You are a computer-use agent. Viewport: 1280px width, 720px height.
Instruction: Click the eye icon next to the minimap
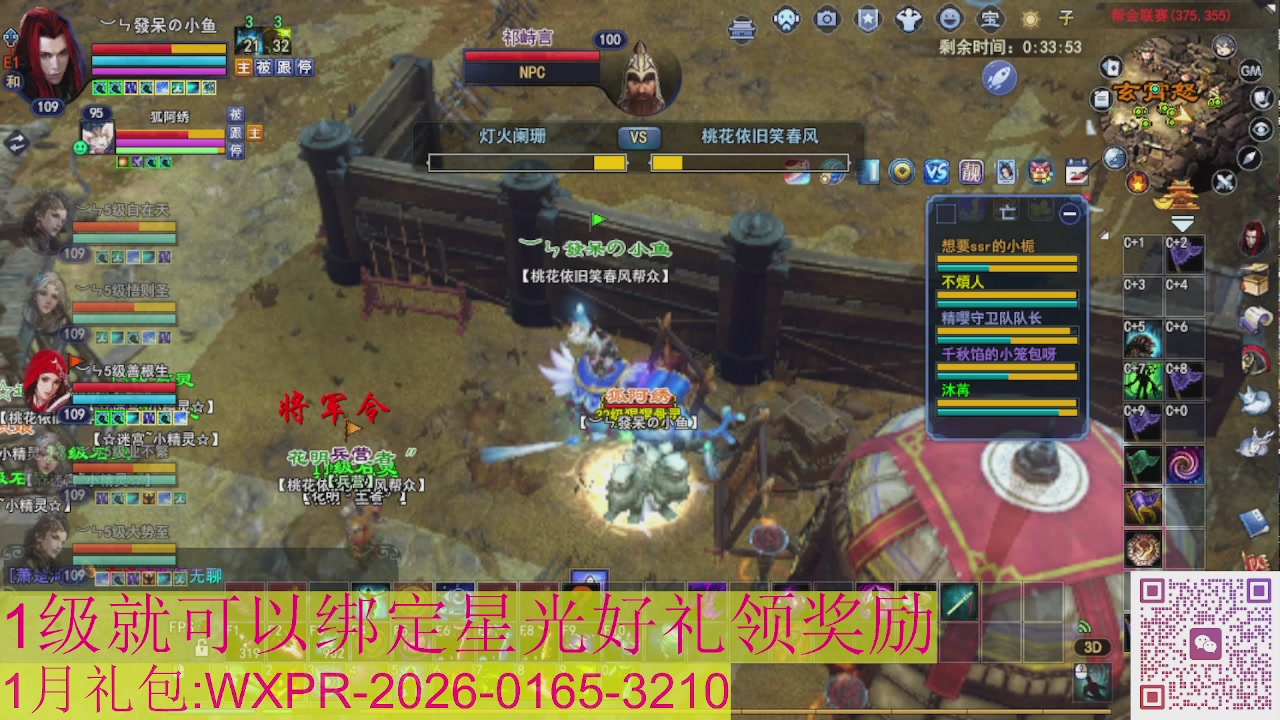[x=1261, y=129]
